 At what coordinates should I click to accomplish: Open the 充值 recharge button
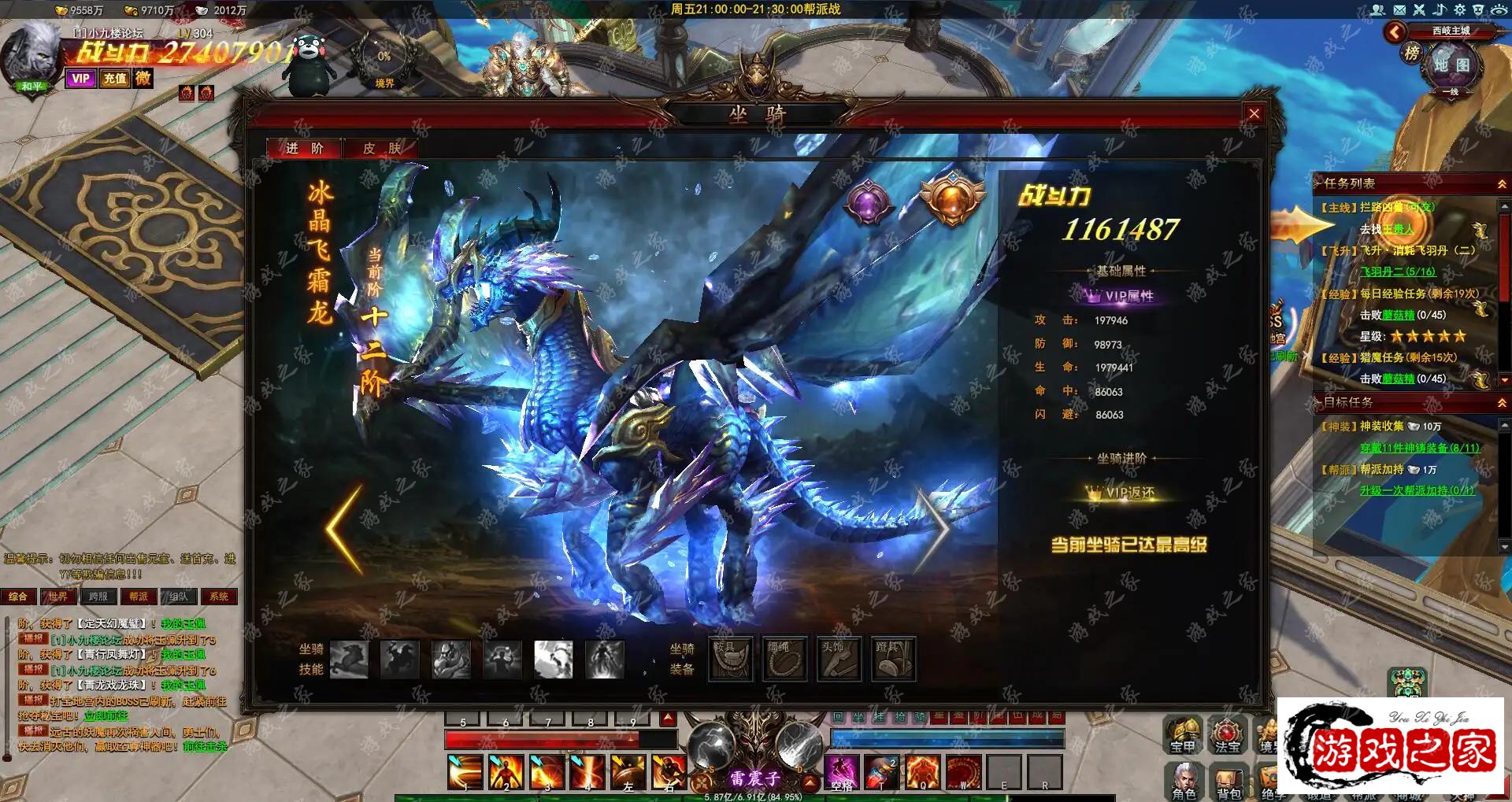coord(115,79)
